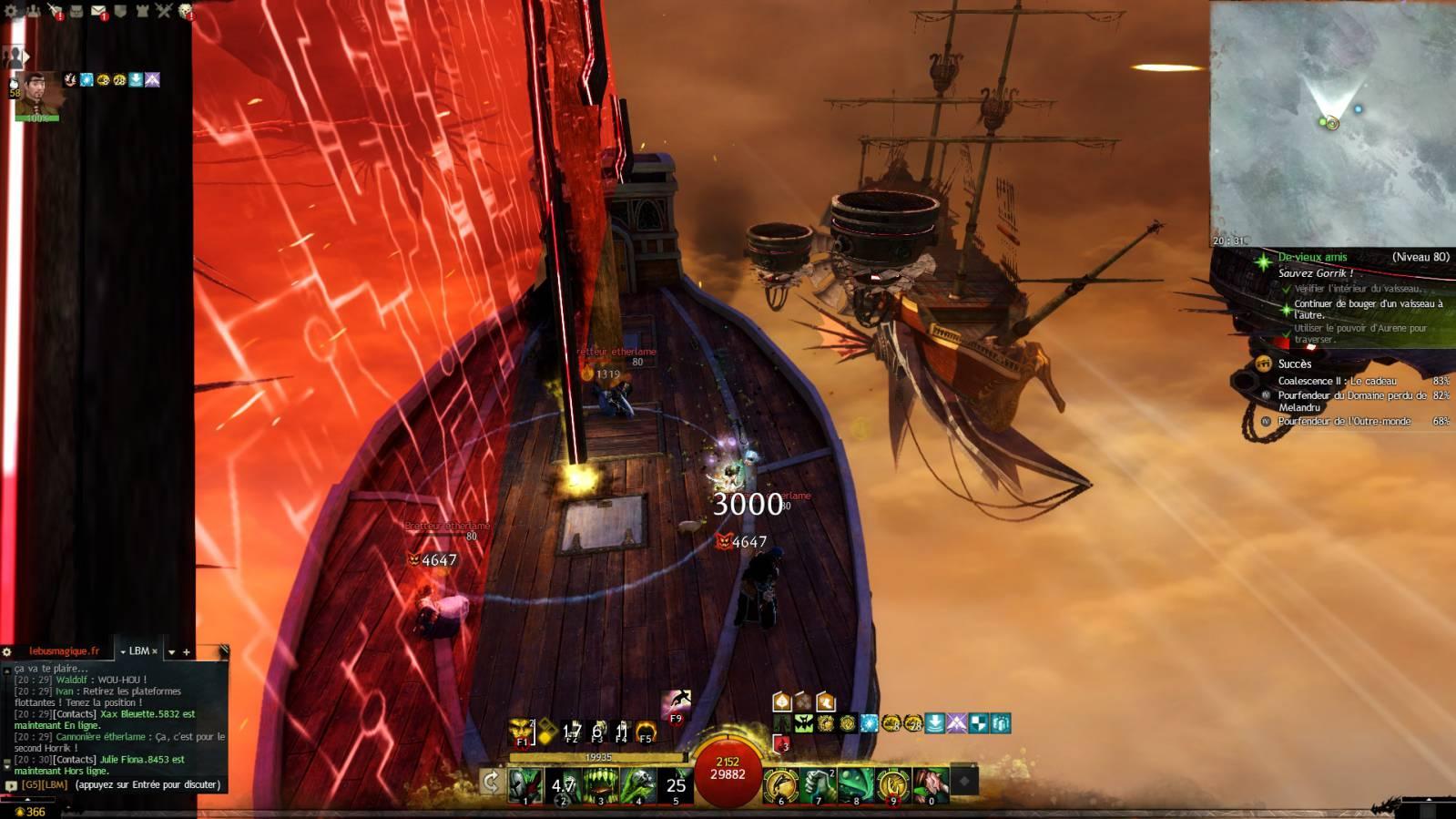The image size is (1456, 819).
Task: Trigger the elite skill in slot 0
Action: tap(932, 784)
